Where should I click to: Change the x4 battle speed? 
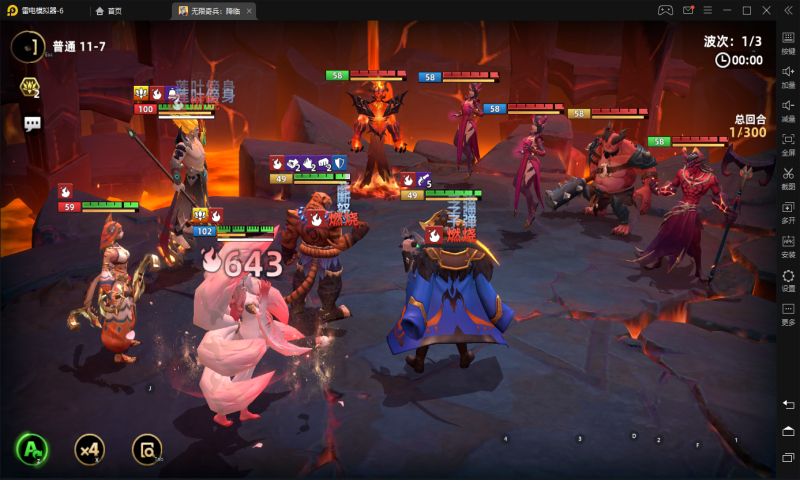[89, 449]
